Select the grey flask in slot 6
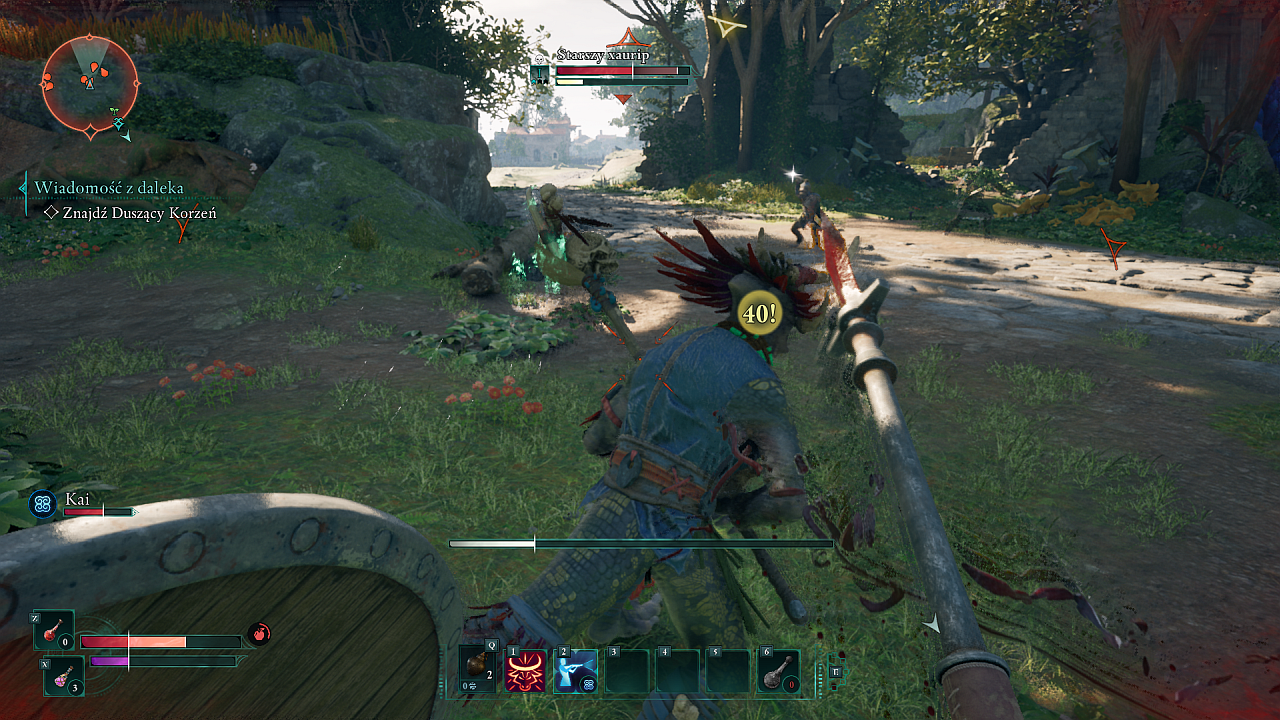Screen dimensions: 1280x720 point(778,671)
